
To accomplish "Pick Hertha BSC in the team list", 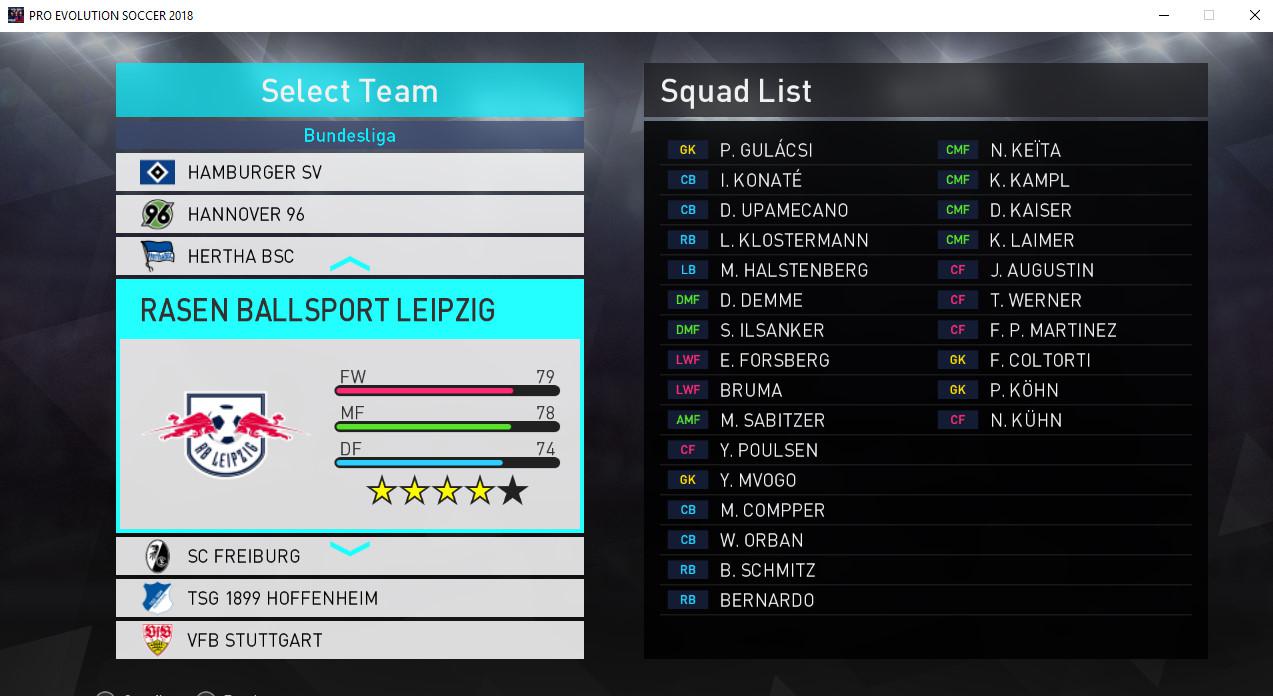I will 349,256.
